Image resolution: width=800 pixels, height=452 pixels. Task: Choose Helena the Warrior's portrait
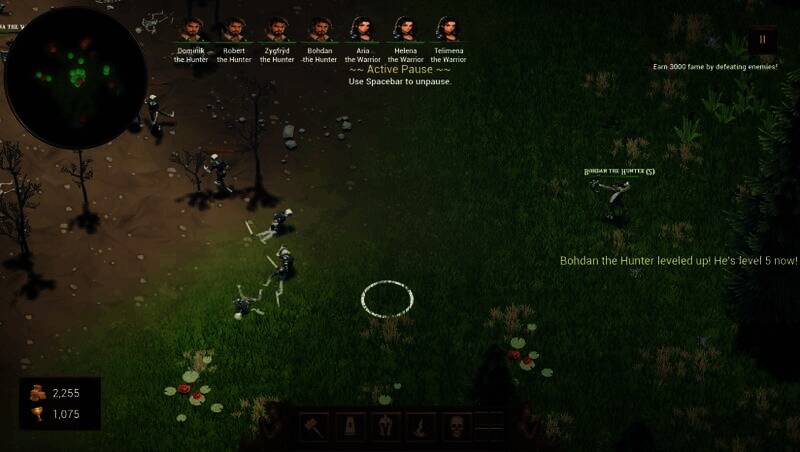point(405,28)
